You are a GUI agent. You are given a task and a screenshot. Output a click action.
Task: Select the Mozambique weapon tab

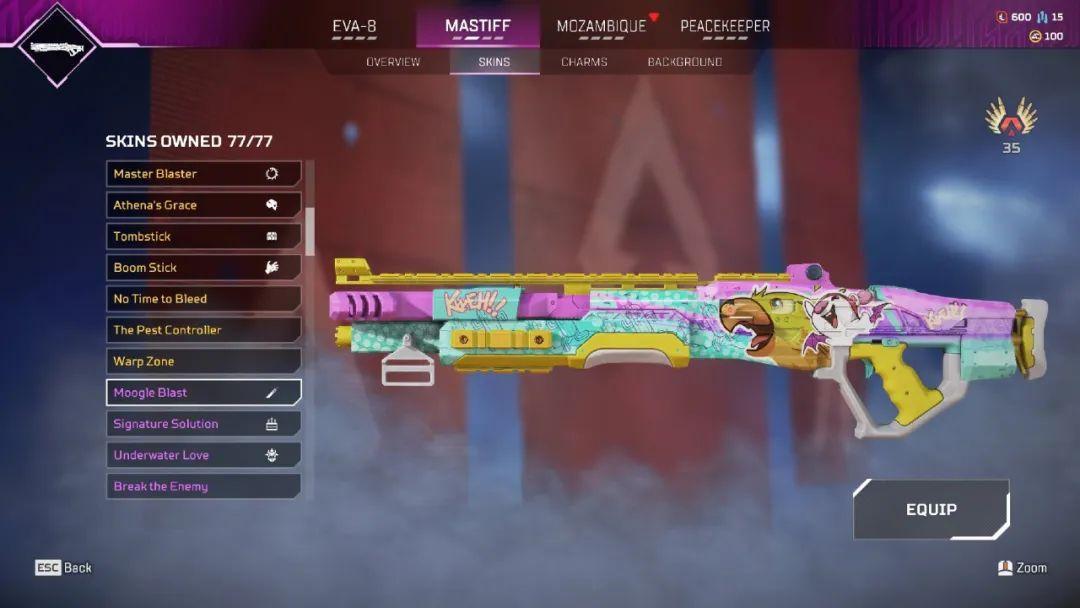601,27
